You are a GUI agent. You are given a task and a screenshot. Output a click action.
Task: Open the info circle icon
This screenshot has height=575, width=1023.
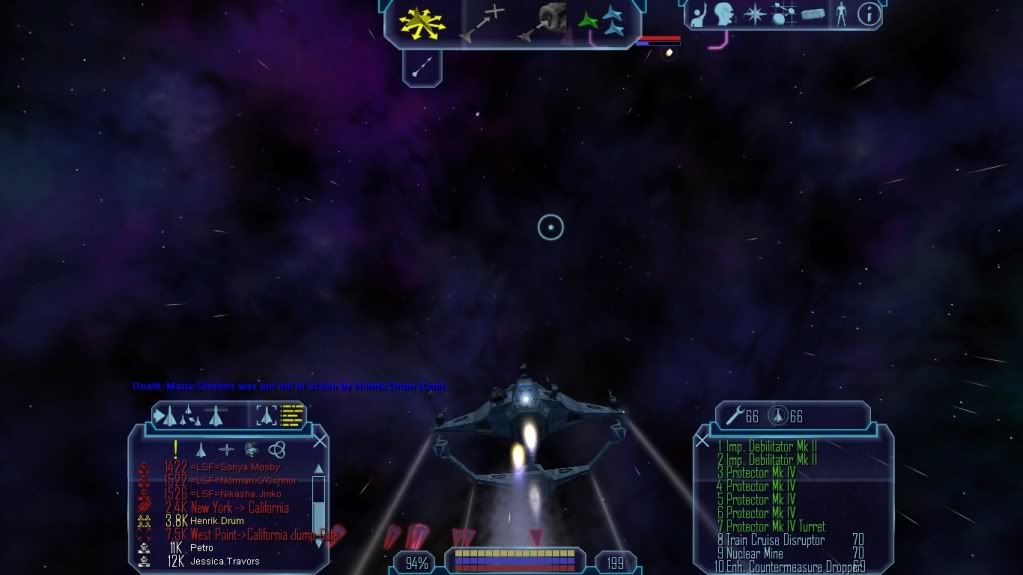tap(869, 14)
